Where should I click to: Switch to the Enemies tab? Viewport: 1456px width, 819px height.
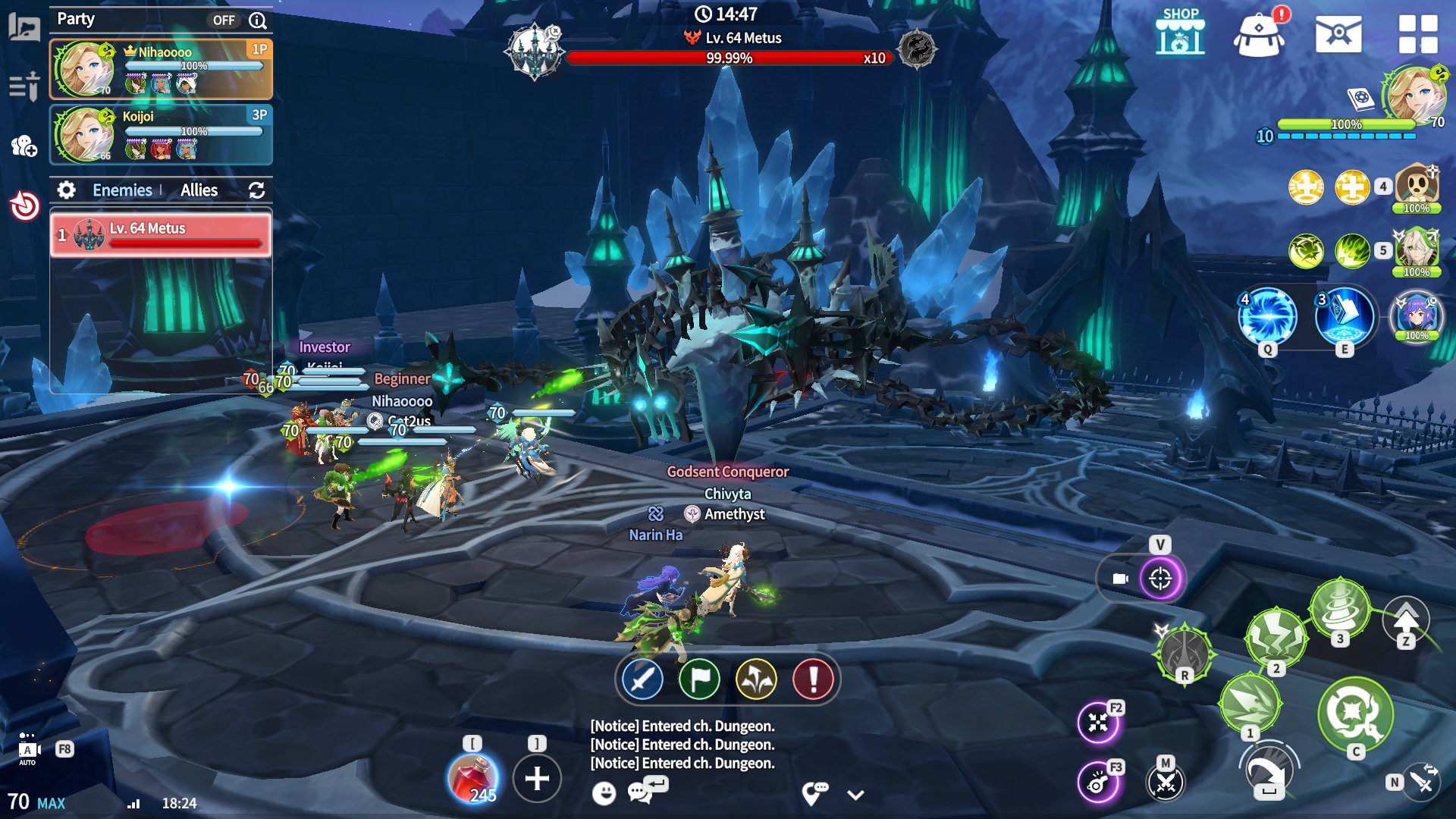point(122,190)
